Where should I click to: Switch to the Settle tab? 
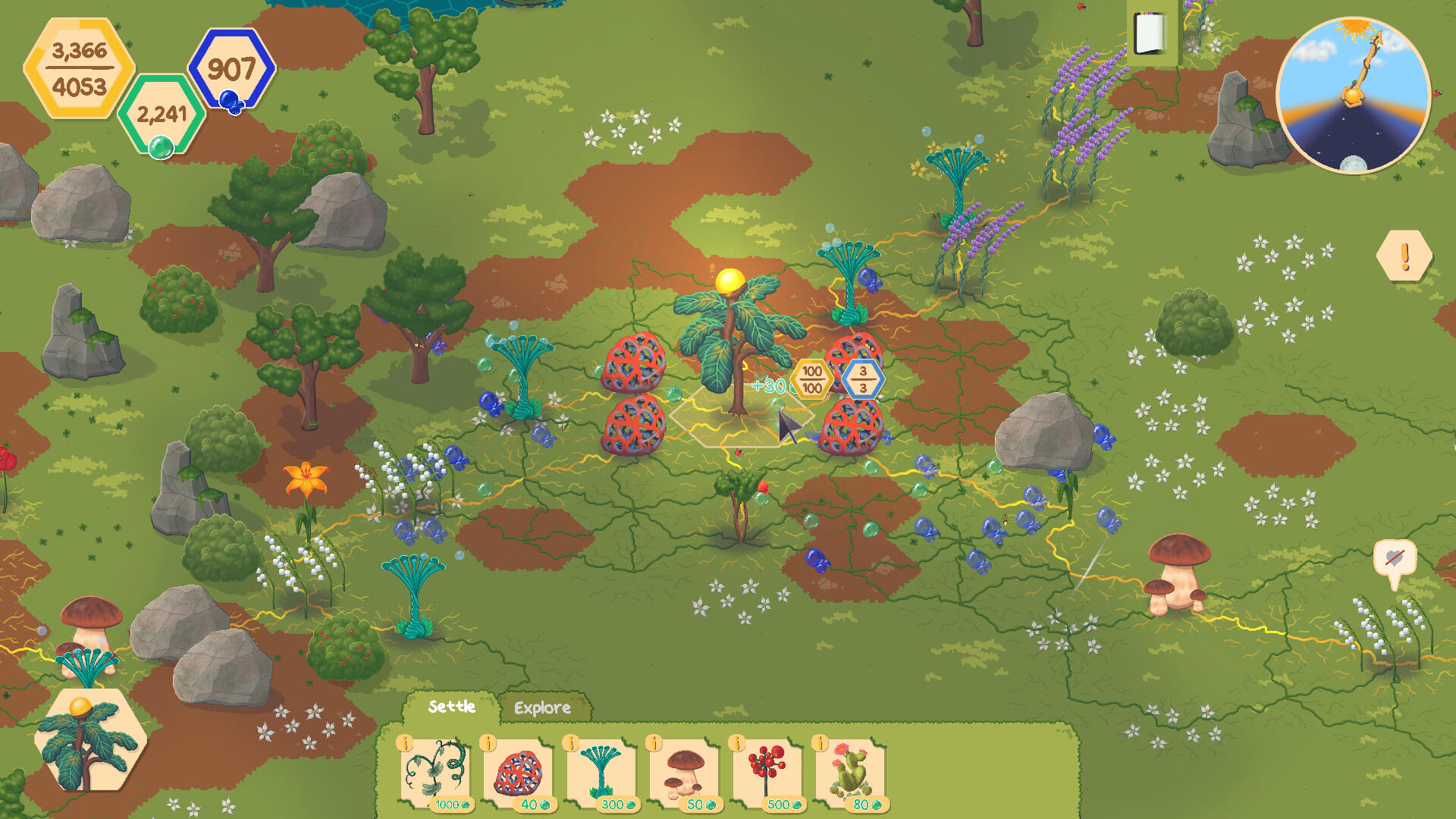click(451, 707)
